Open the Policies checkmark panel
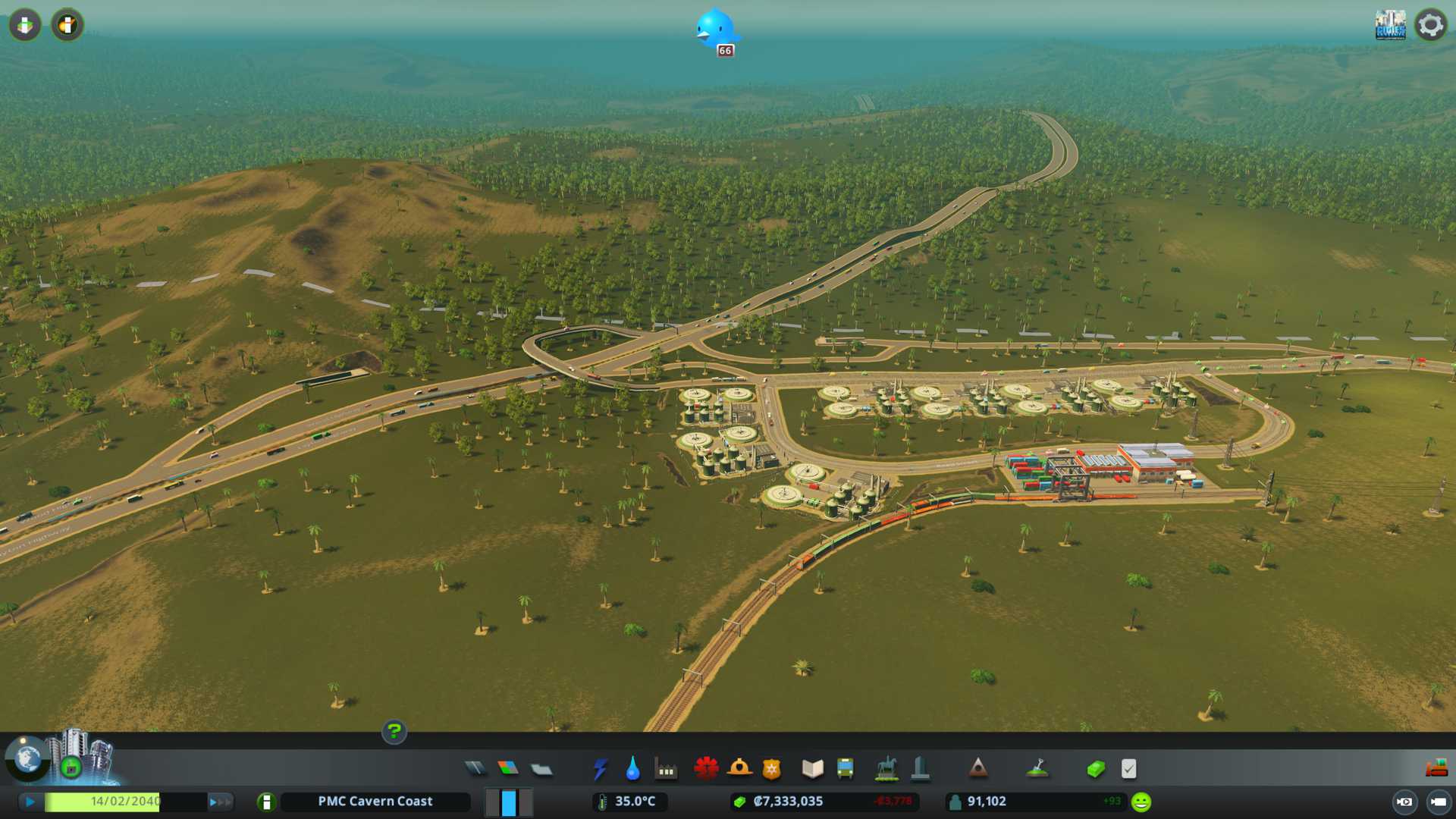1456x819 pixels. pos(1128,769)
